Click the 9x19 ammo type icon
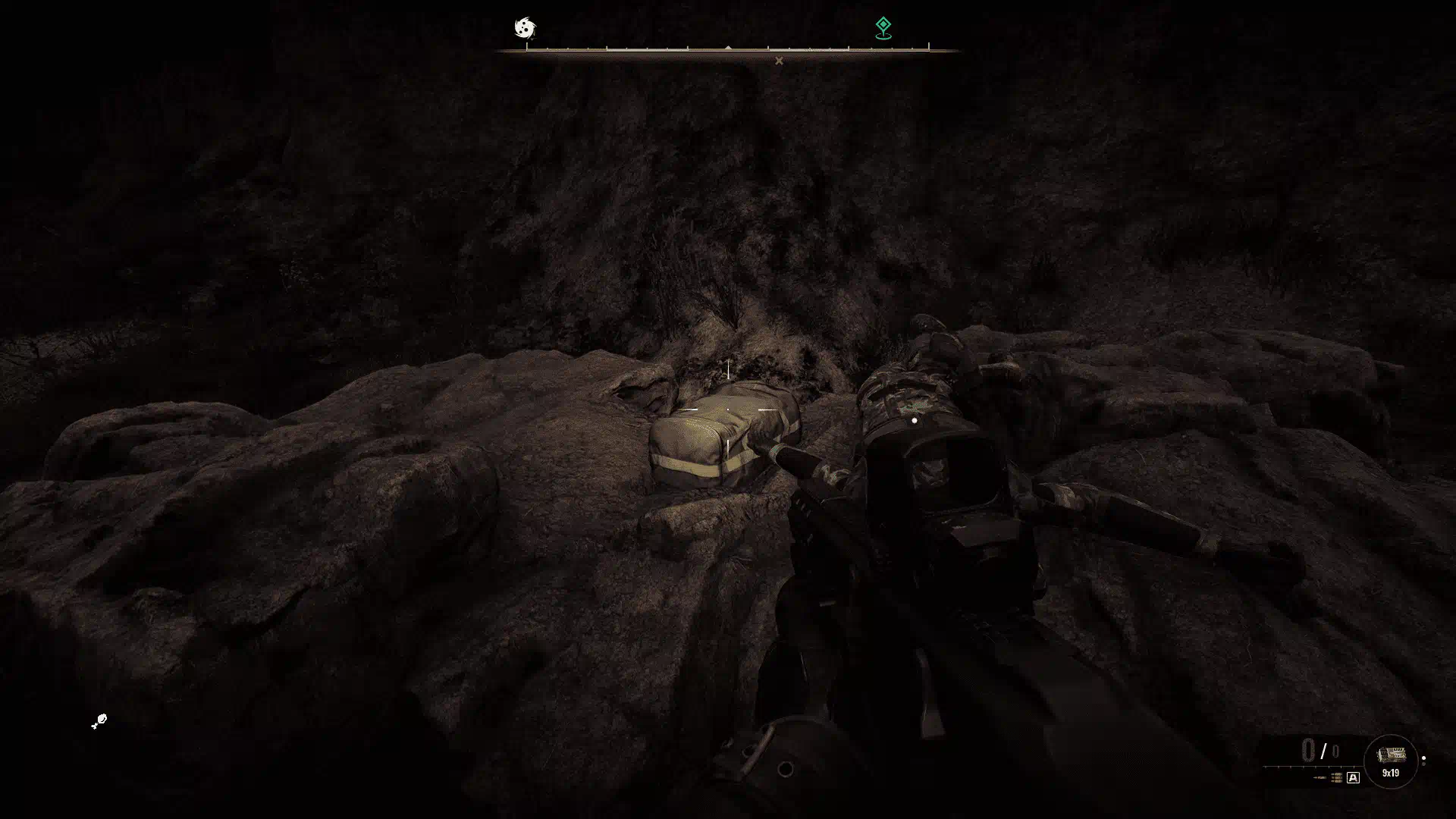 click(x=1391, y=760)
